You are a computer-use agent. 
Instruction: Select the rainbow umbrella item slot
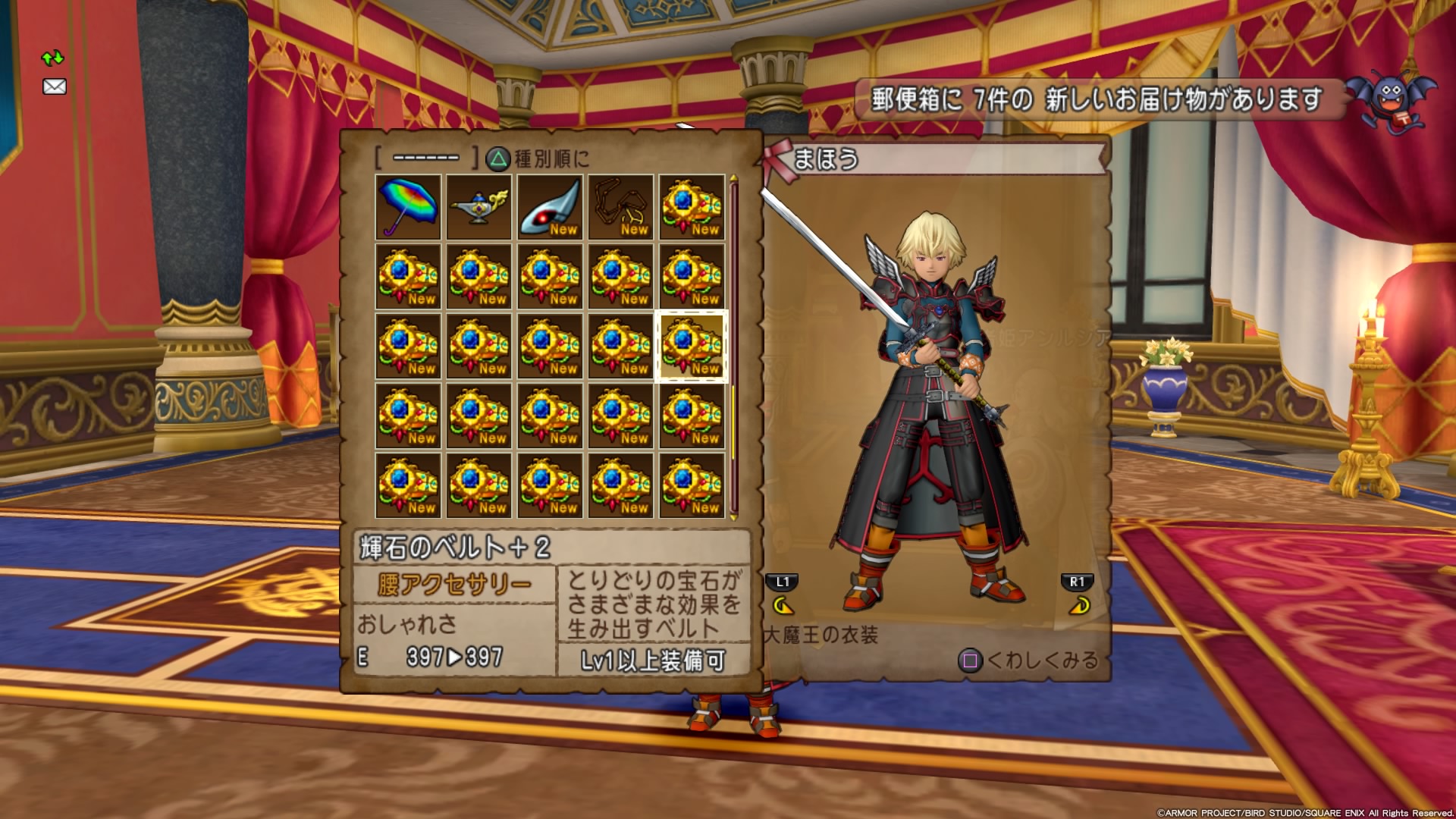point(408,207)
